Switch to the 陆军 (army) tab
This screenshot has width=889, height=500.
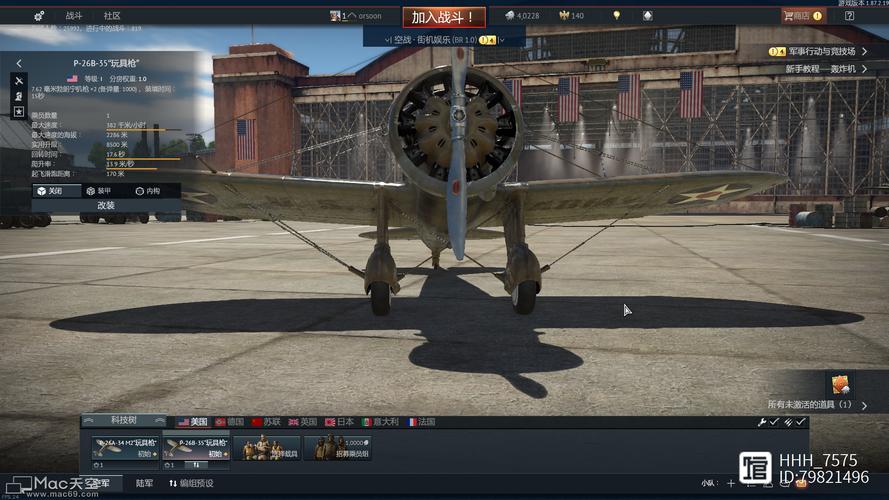pyautogui.click(x=144, y=484)
